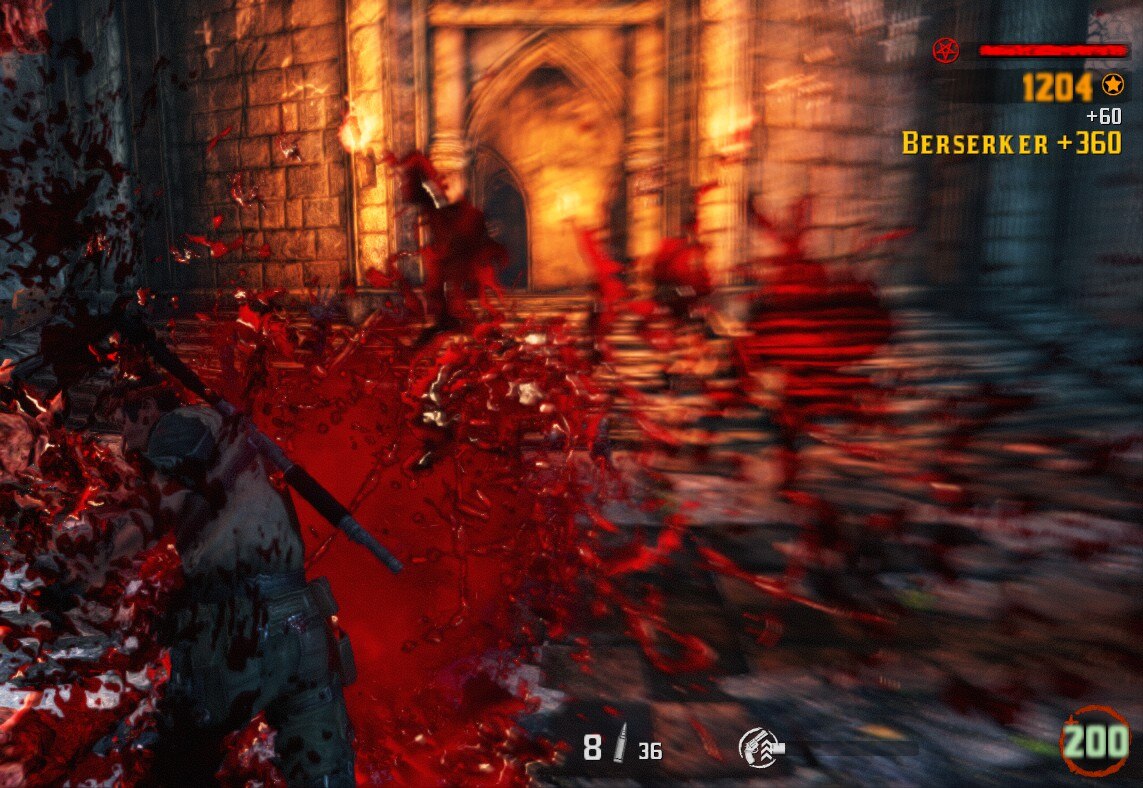The width and height of the screenshot is (1143, 788).
Task: Click the gold star score icon
Action: coord(1112,86)
